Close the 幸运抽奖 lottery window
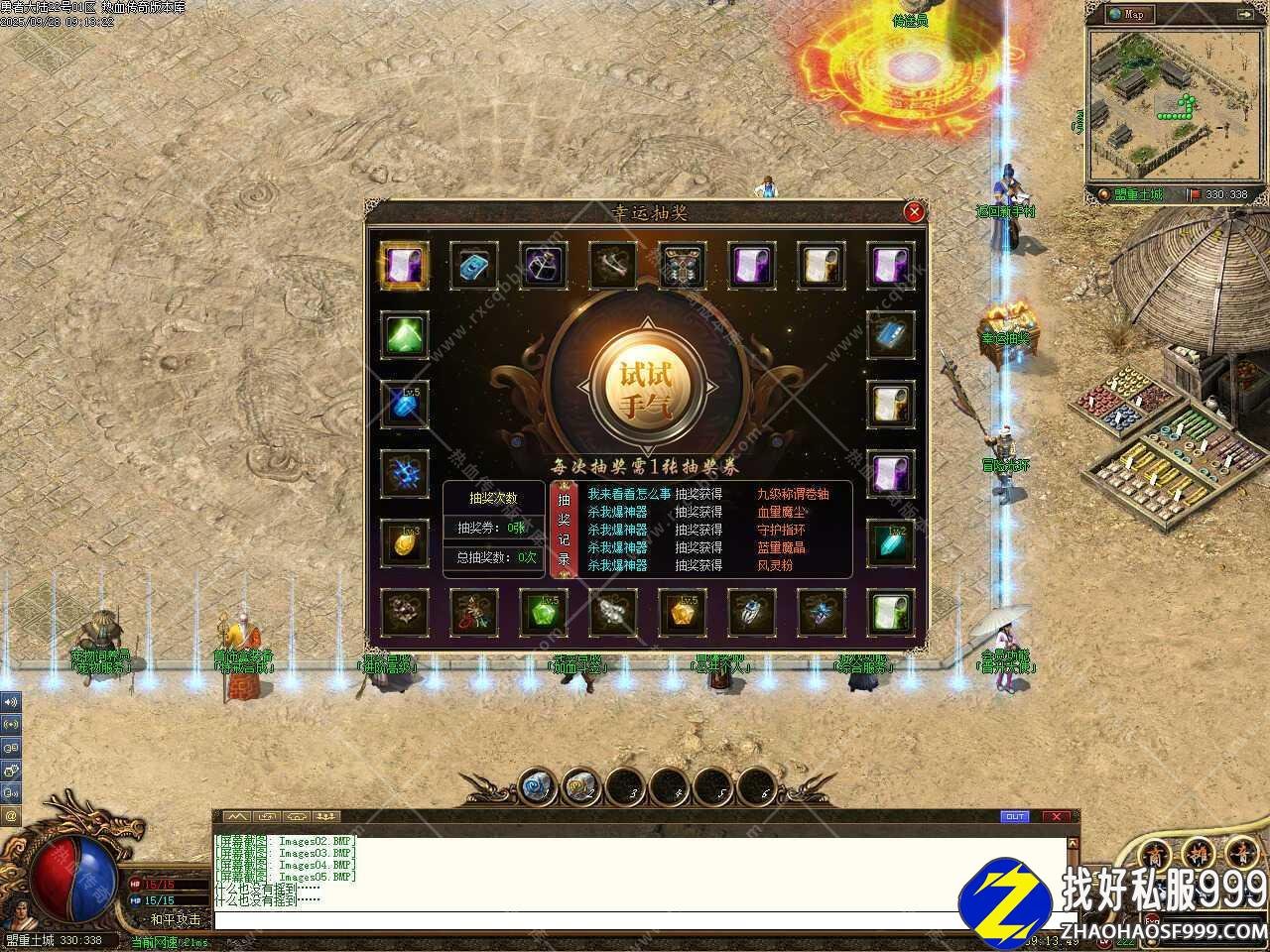1270x952 pixels. pyautogui.click(x=914, y=211)
